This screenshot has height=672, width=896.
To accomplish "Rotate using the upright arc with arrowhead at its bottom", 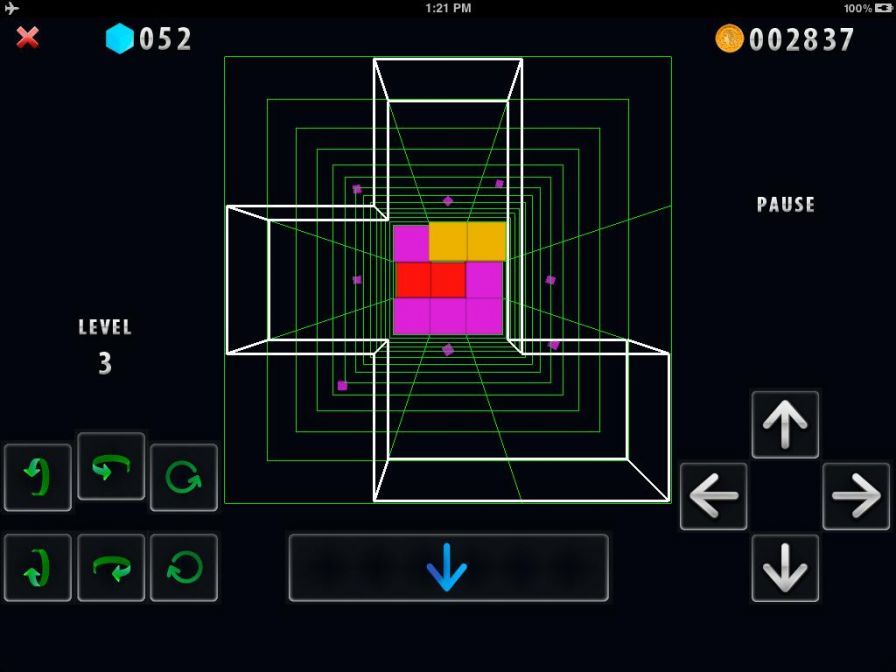I will coord(38,568).
